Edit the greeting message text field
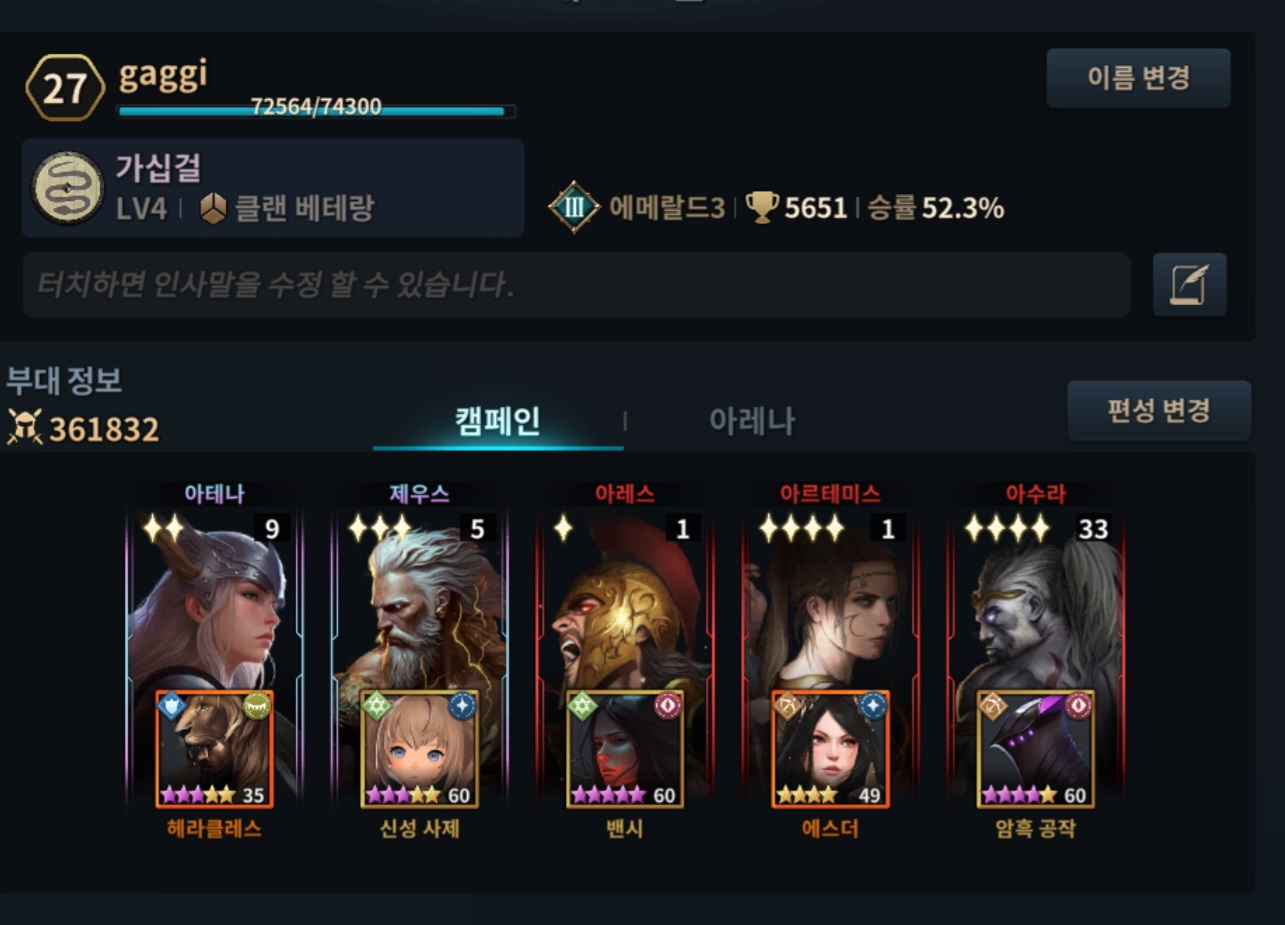1285x925 pixels. pos(576,286)
